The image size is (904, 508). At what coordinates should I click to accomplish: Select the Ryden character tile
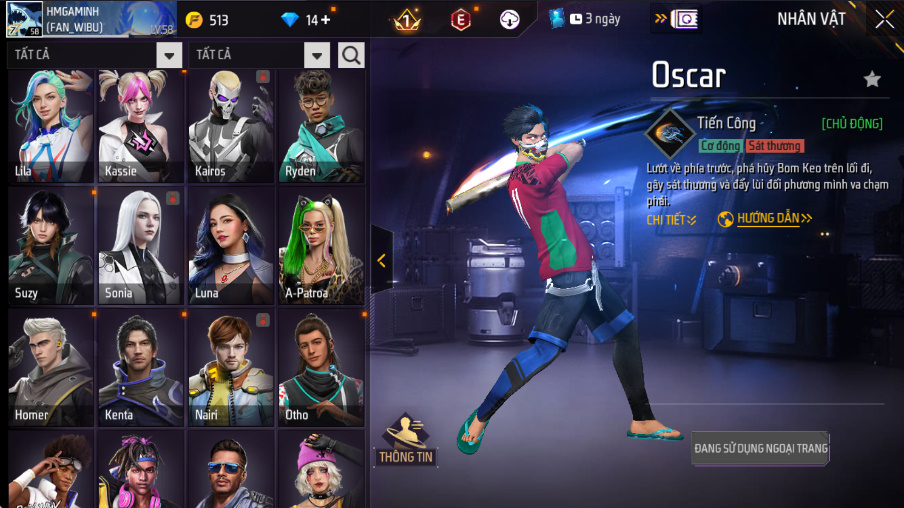point(321,125)
